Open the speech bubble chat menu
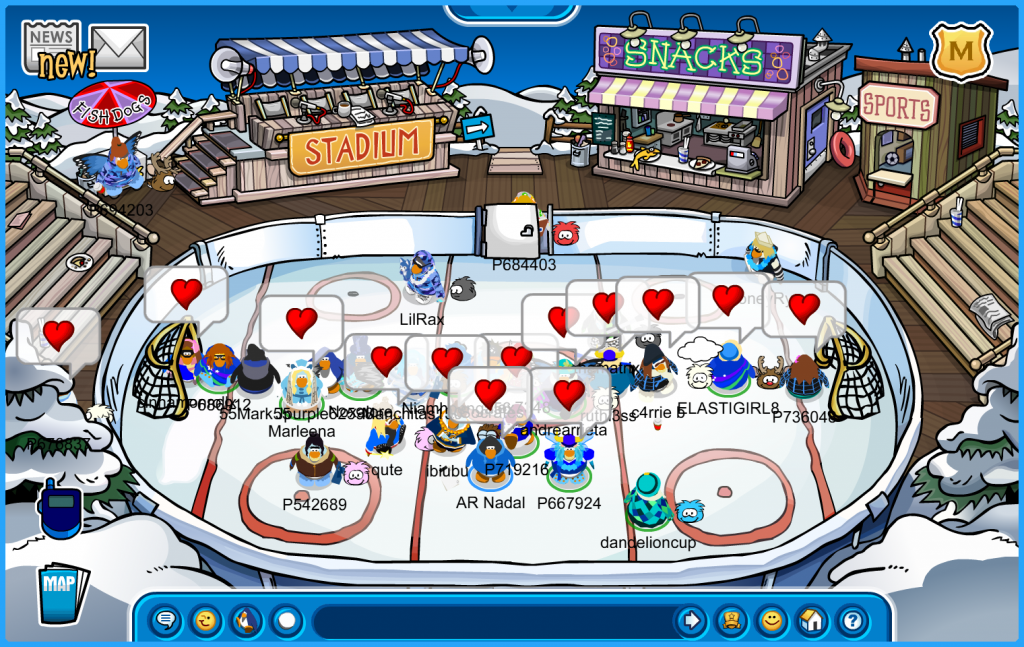Image resolution: width=1024 pixels, height=647 pixels. 166,621
